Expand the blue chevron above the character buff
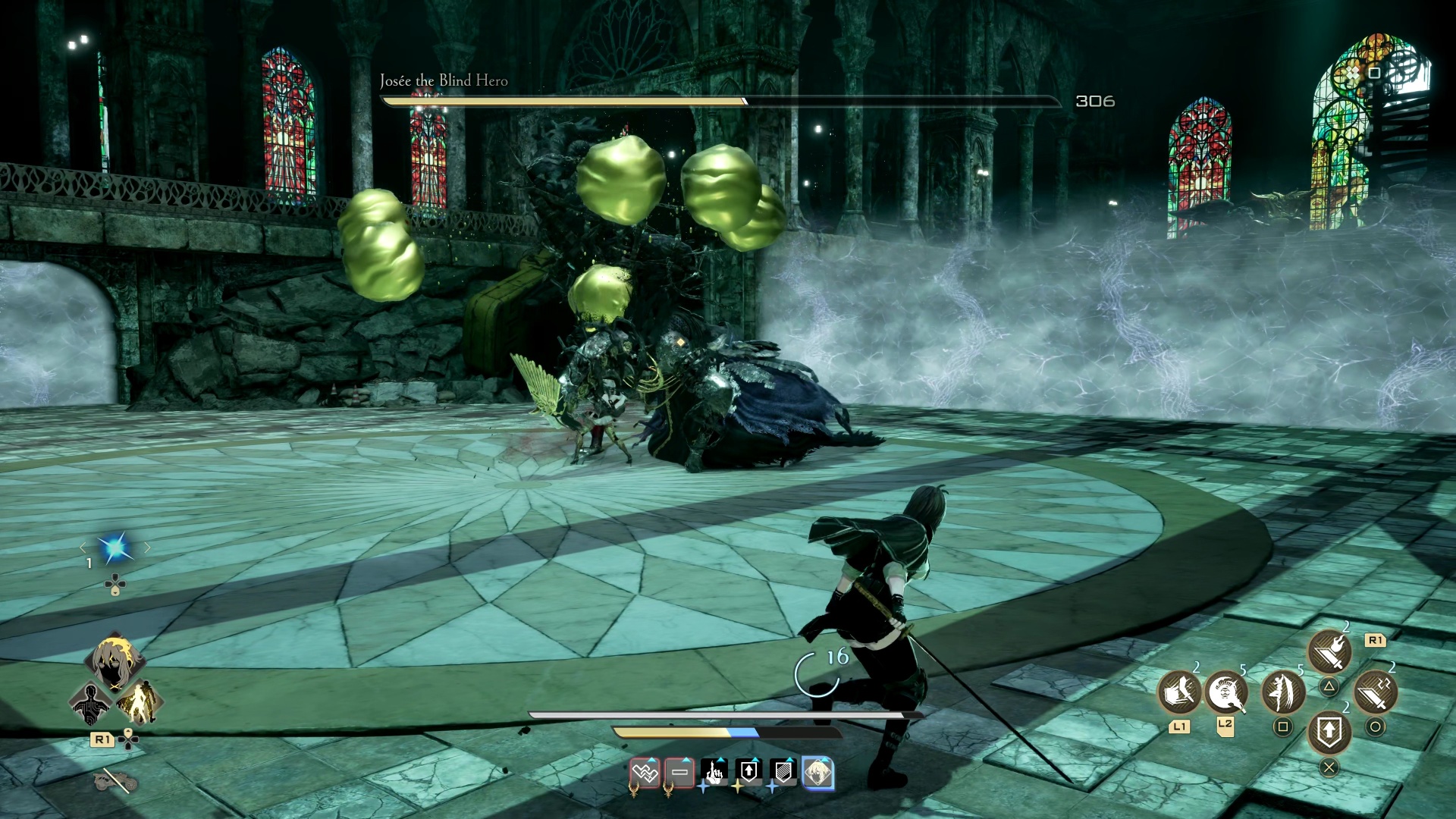 coord(824,759)
